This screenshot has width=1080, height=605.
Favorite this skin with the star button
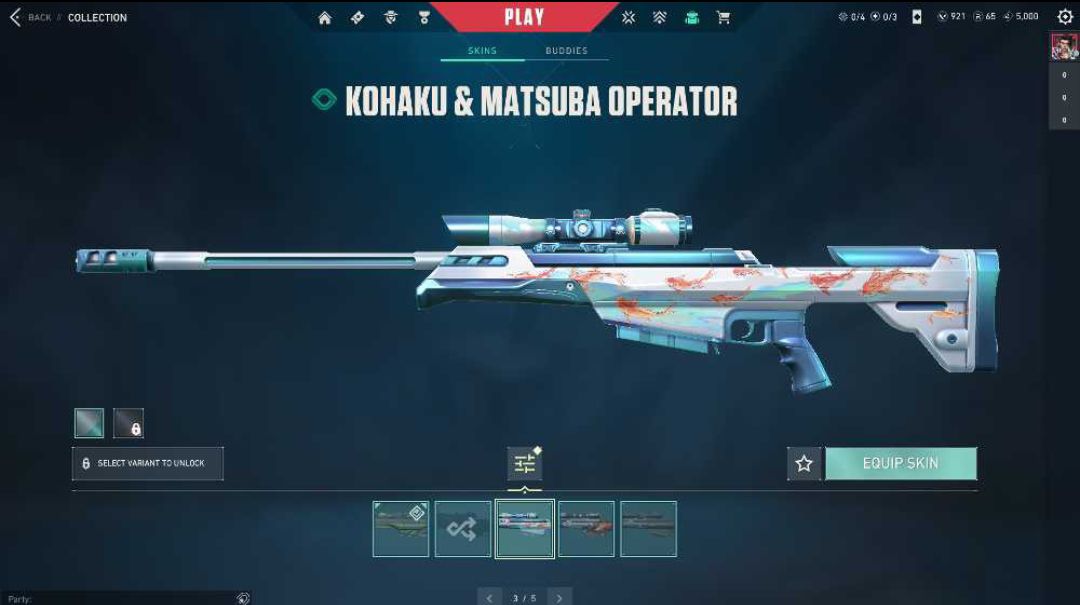(x=804, y=463)
